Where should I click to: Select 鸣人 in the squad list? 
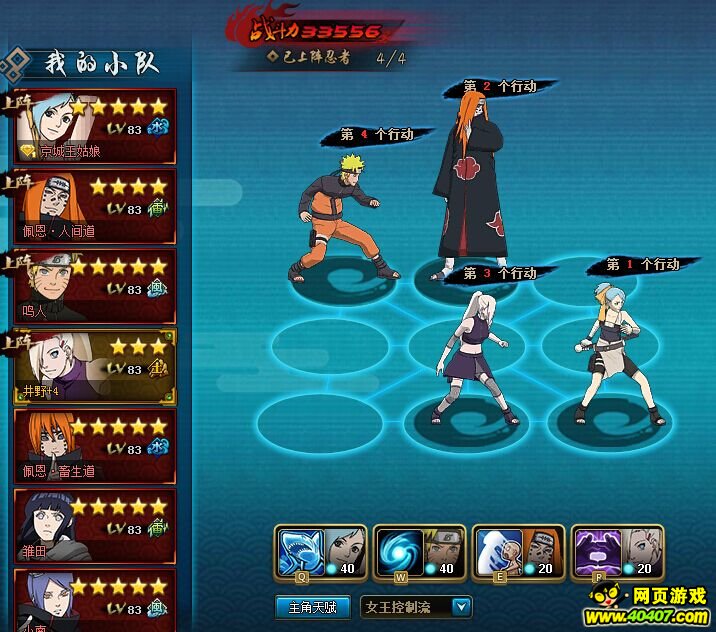click(95, 287)
